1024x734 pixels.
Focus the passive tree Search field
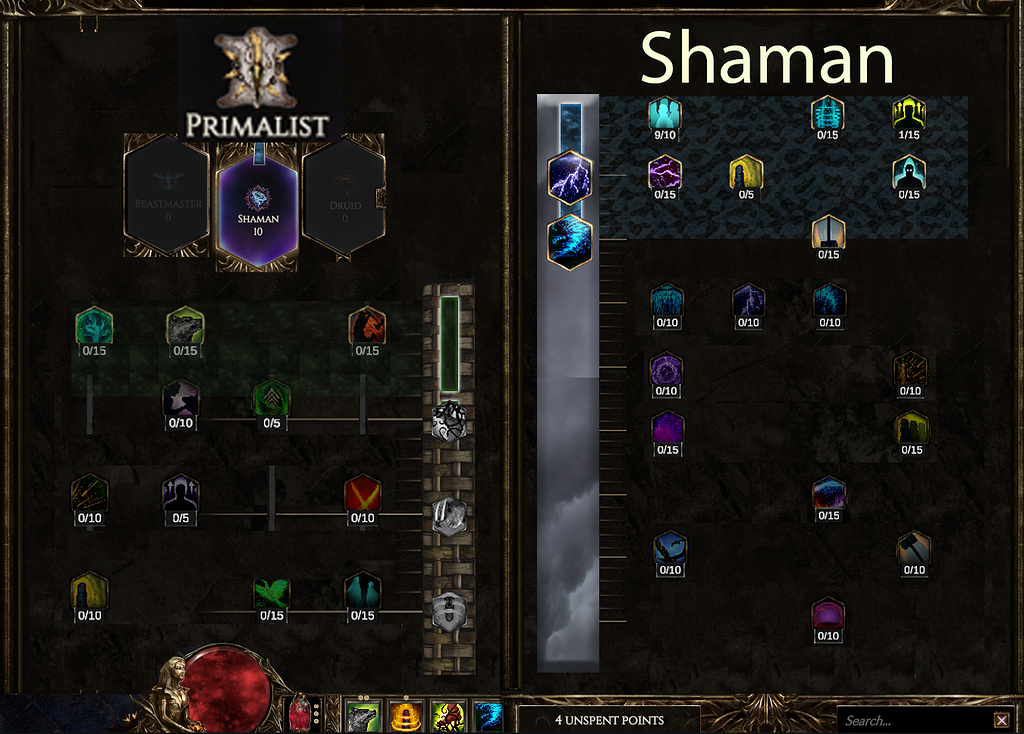pyautogui.click(x=913, y=720)
